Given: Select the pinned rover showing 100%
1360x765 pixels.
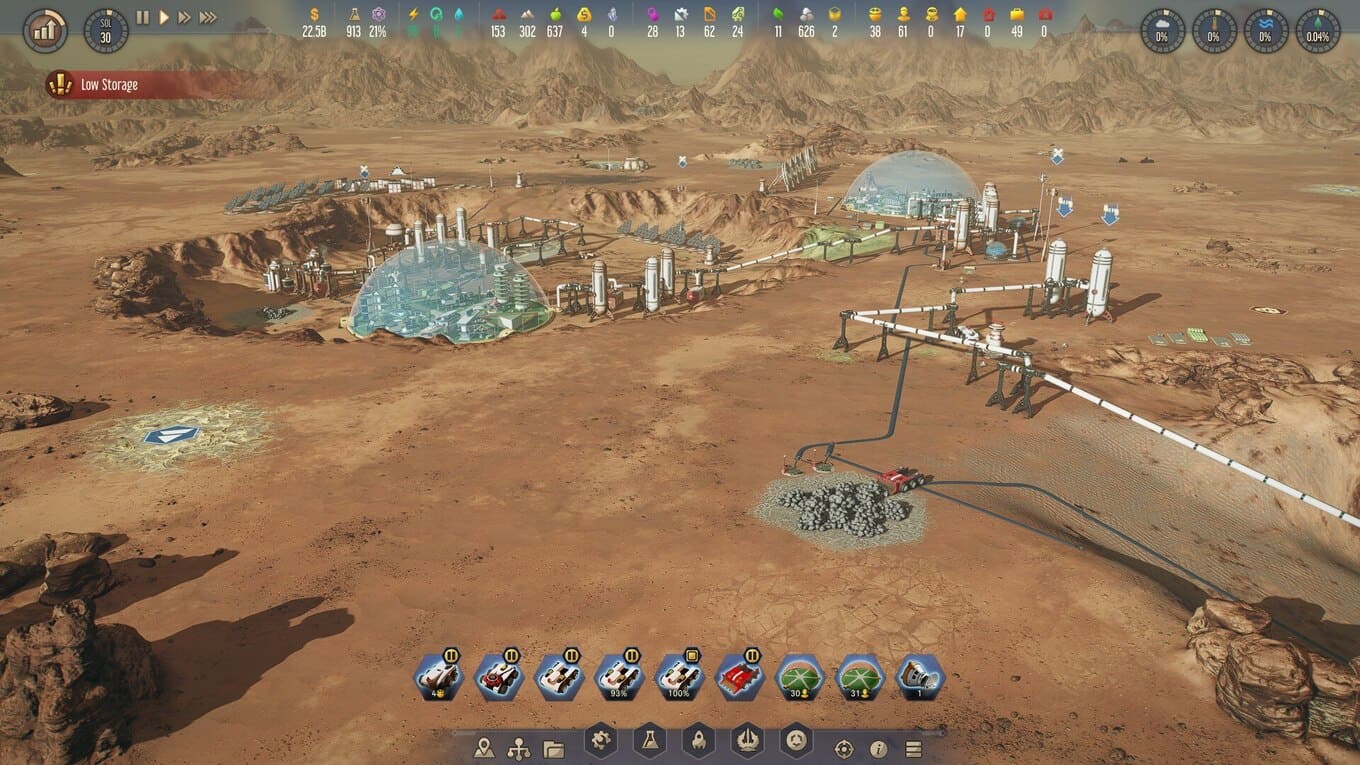Looking at the screenshot, I should coord(680,678).
